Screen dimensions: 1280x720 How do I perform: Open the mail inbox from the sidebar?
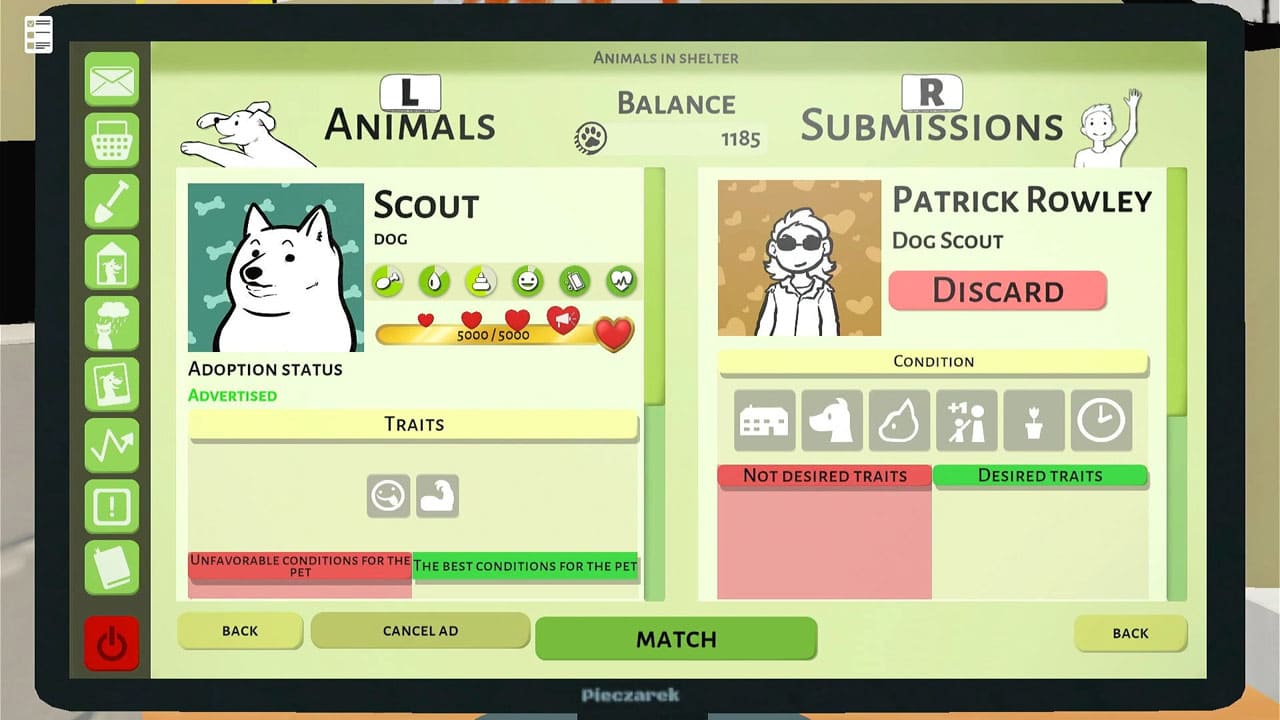click(112, 82)
